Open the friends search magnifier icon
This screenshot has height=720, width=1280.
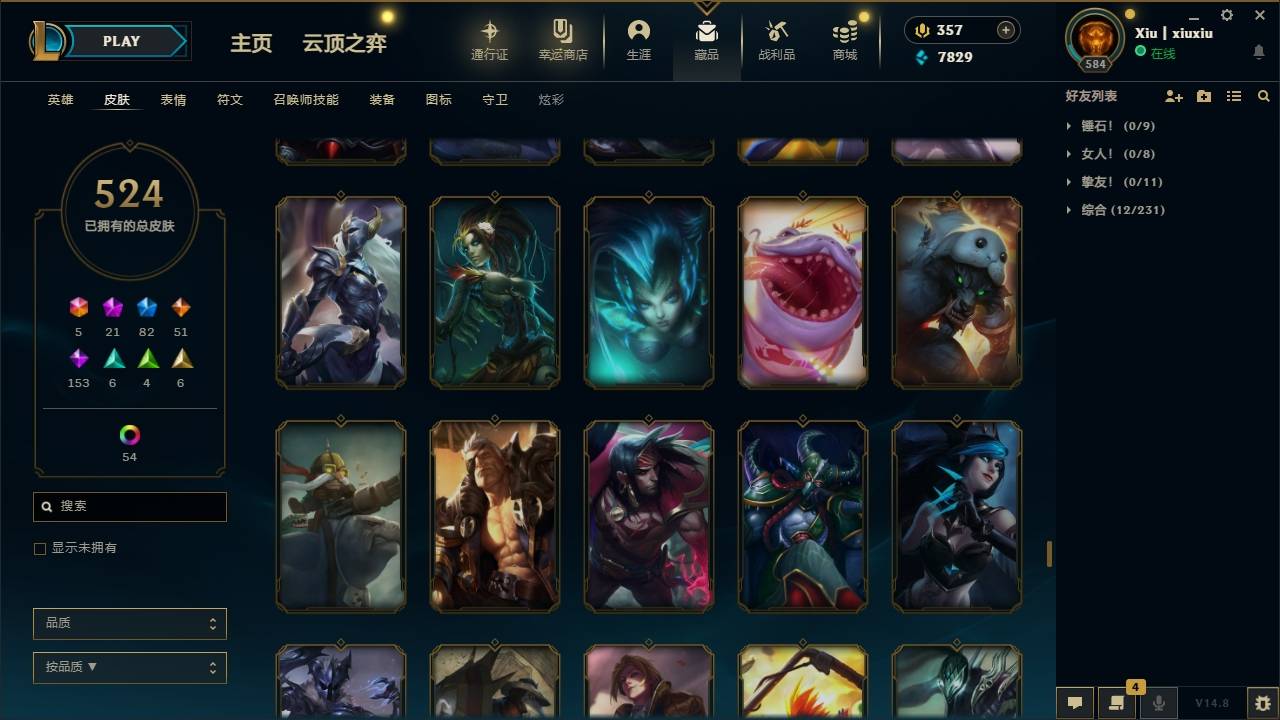[x=1264, y=95]
